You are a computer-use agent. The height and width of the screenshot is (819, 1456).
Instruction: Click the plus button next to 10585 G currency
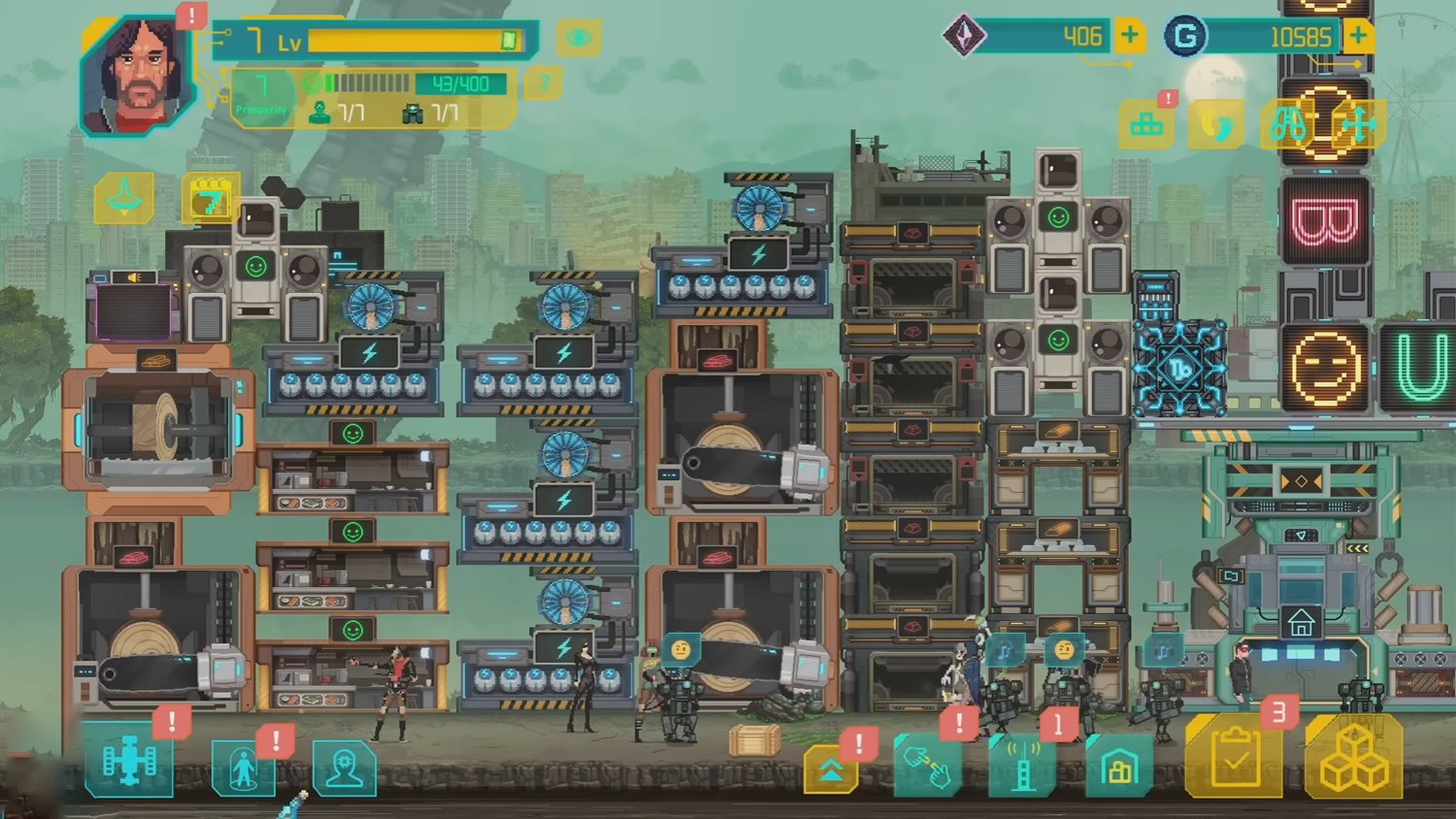click(x=1357, y=35)
